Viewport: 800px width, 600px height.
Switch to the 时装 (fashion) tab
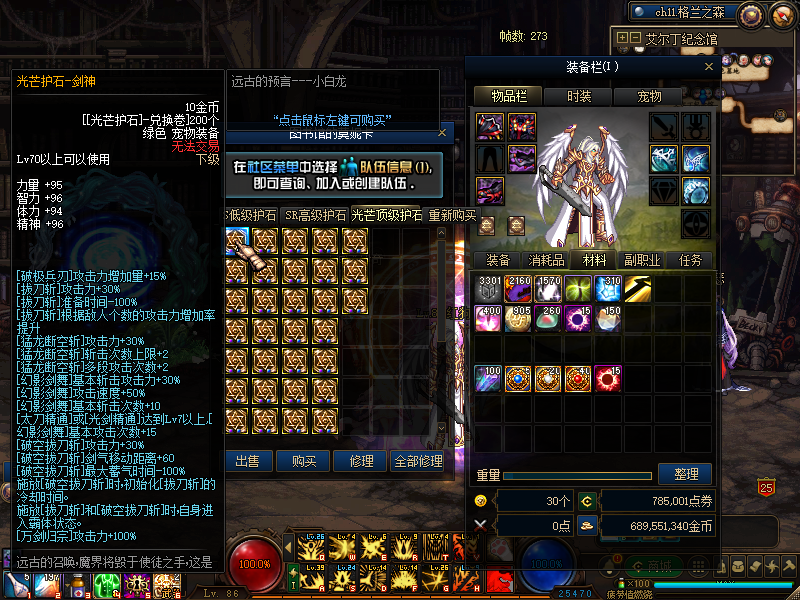tap(579, 96)
